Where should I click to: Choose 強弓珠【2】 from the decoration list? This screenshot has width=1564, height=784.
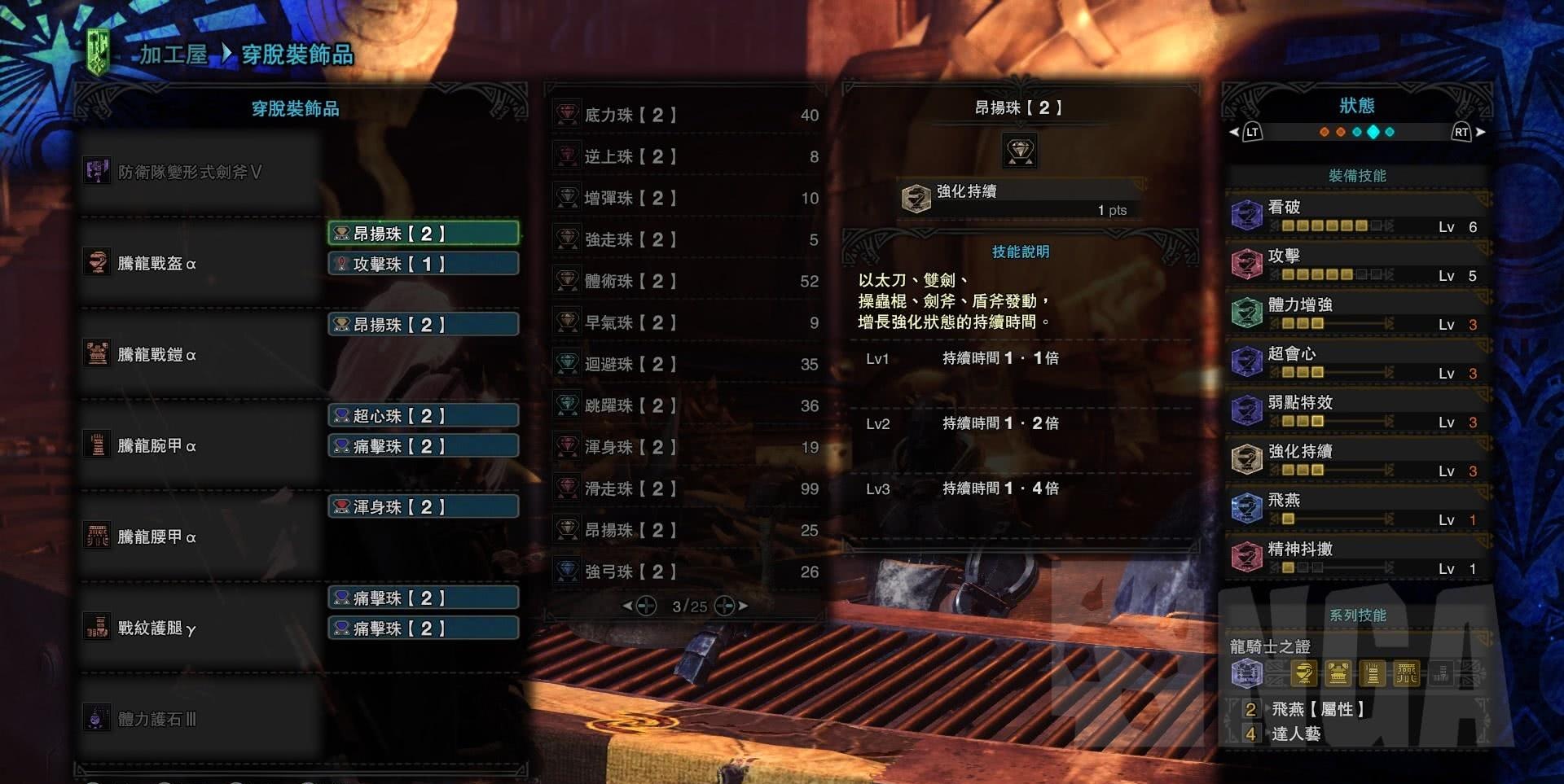point(686,572)
